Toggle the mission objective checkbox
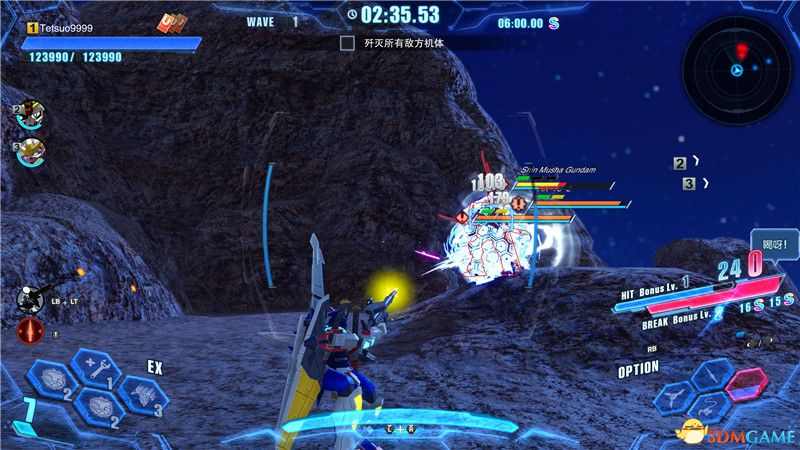Screen dimensions: 800x450 [347, 43]
